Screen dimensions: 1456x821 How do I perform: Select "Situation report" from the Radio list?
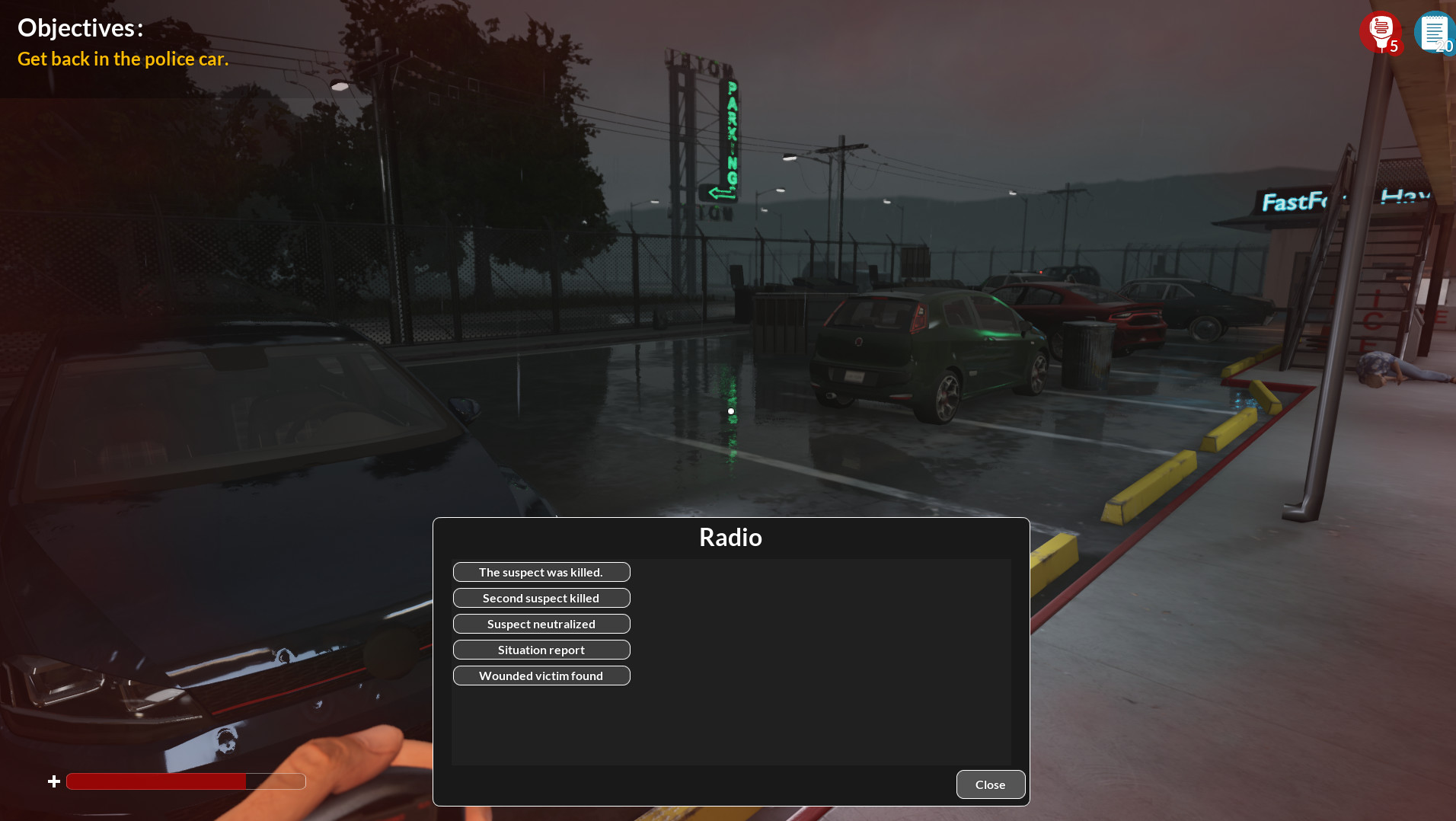(541, 649)
